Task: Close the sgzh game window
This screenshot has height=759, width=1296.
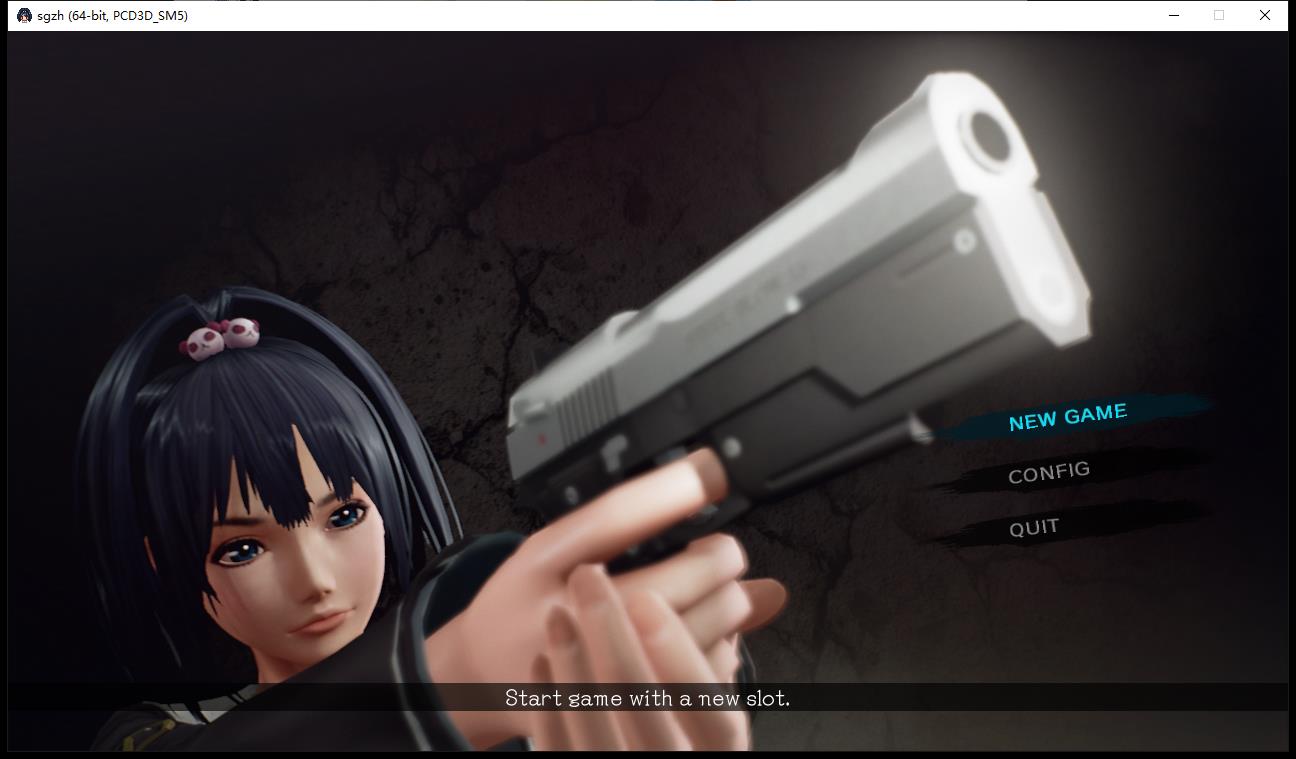Action: [x=1265, y=15]
